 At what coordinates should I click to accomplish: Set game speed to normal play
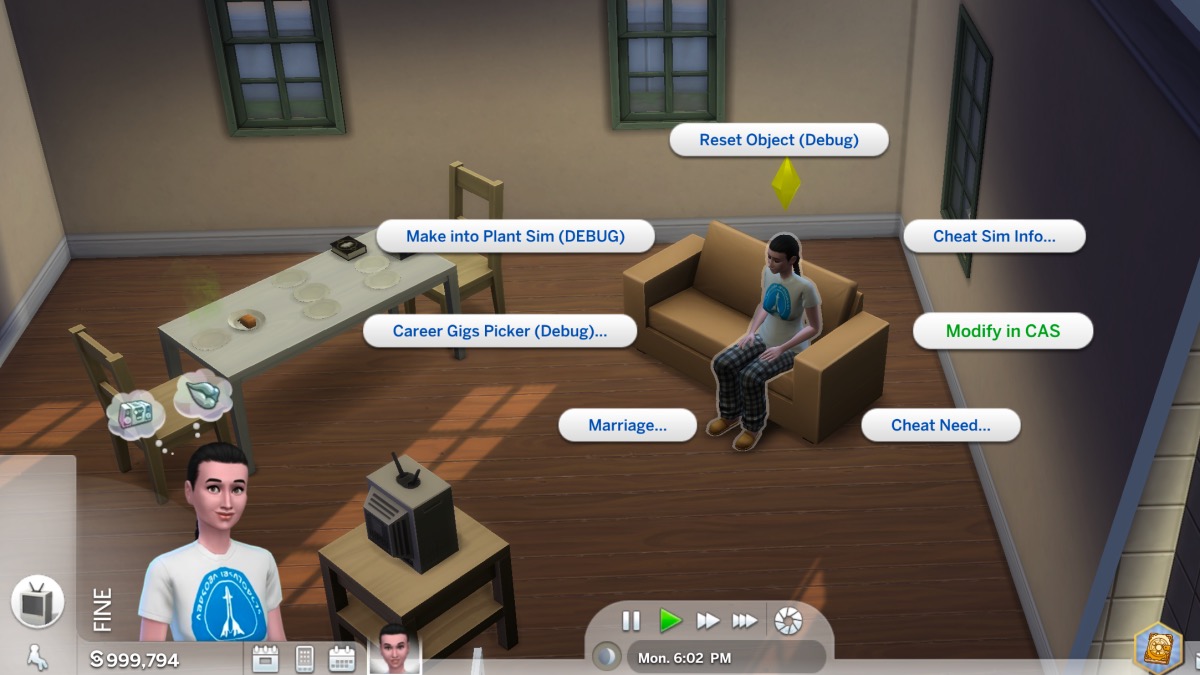(670, 621)
